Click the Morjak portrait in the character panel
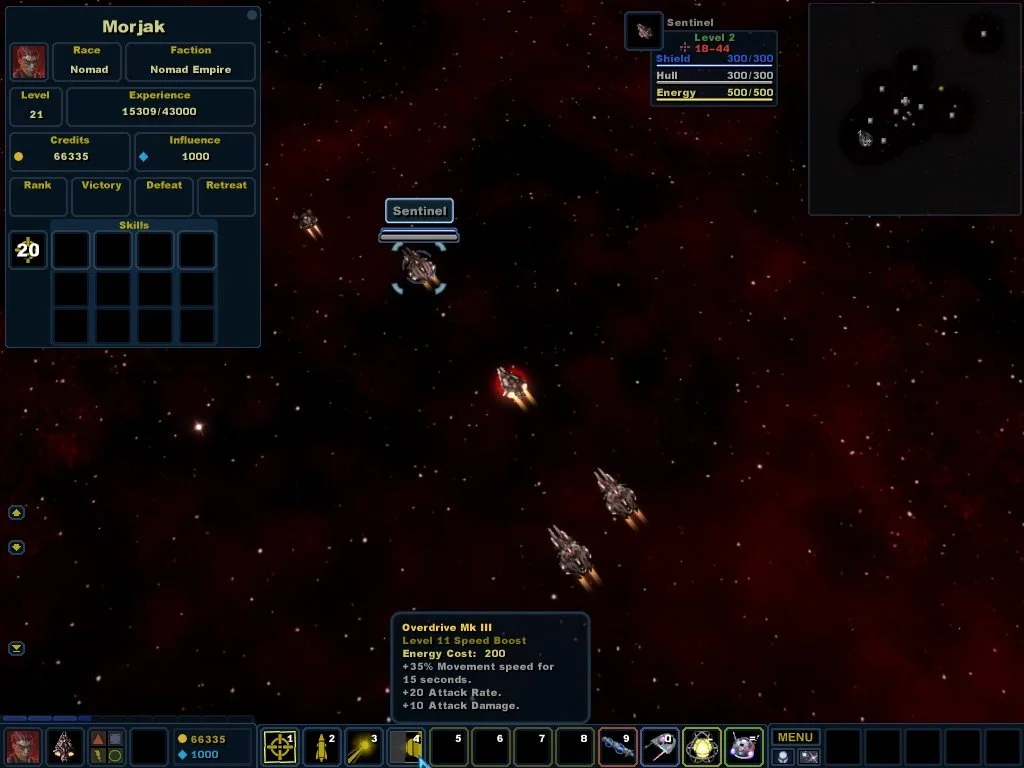The image size is (1024, 768). click(29, 62)
